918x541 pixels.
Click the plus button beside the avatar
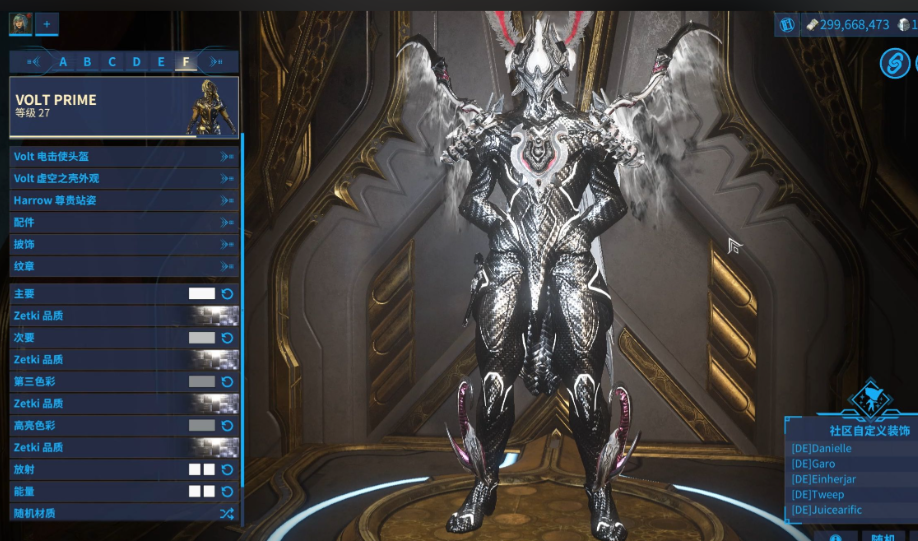pos(46,24)
